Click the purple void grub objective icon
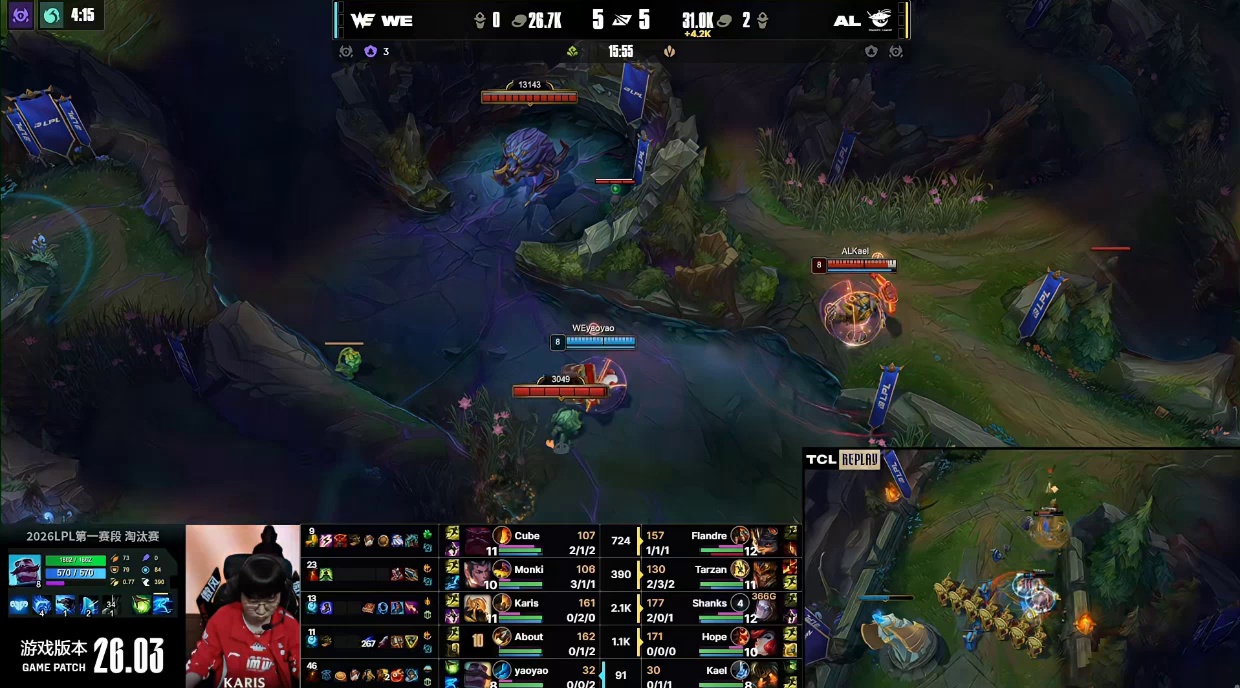 (x=370, y=51)
